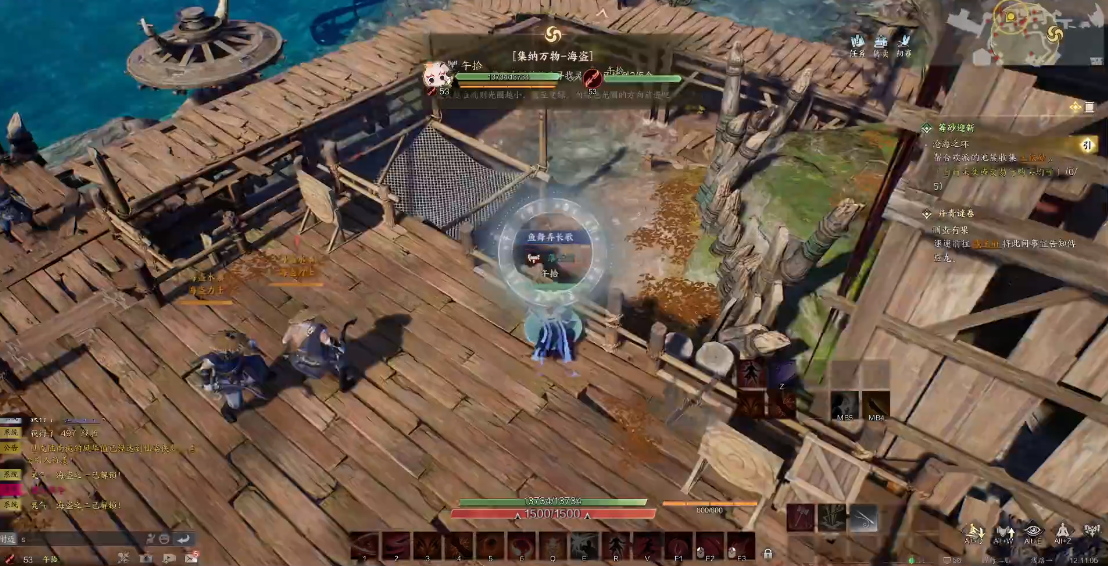Image resolution: width=1108 pixels, height=566 pixels.
Task: Click the 引 guide button on quest tracker
Action: 1085,144
